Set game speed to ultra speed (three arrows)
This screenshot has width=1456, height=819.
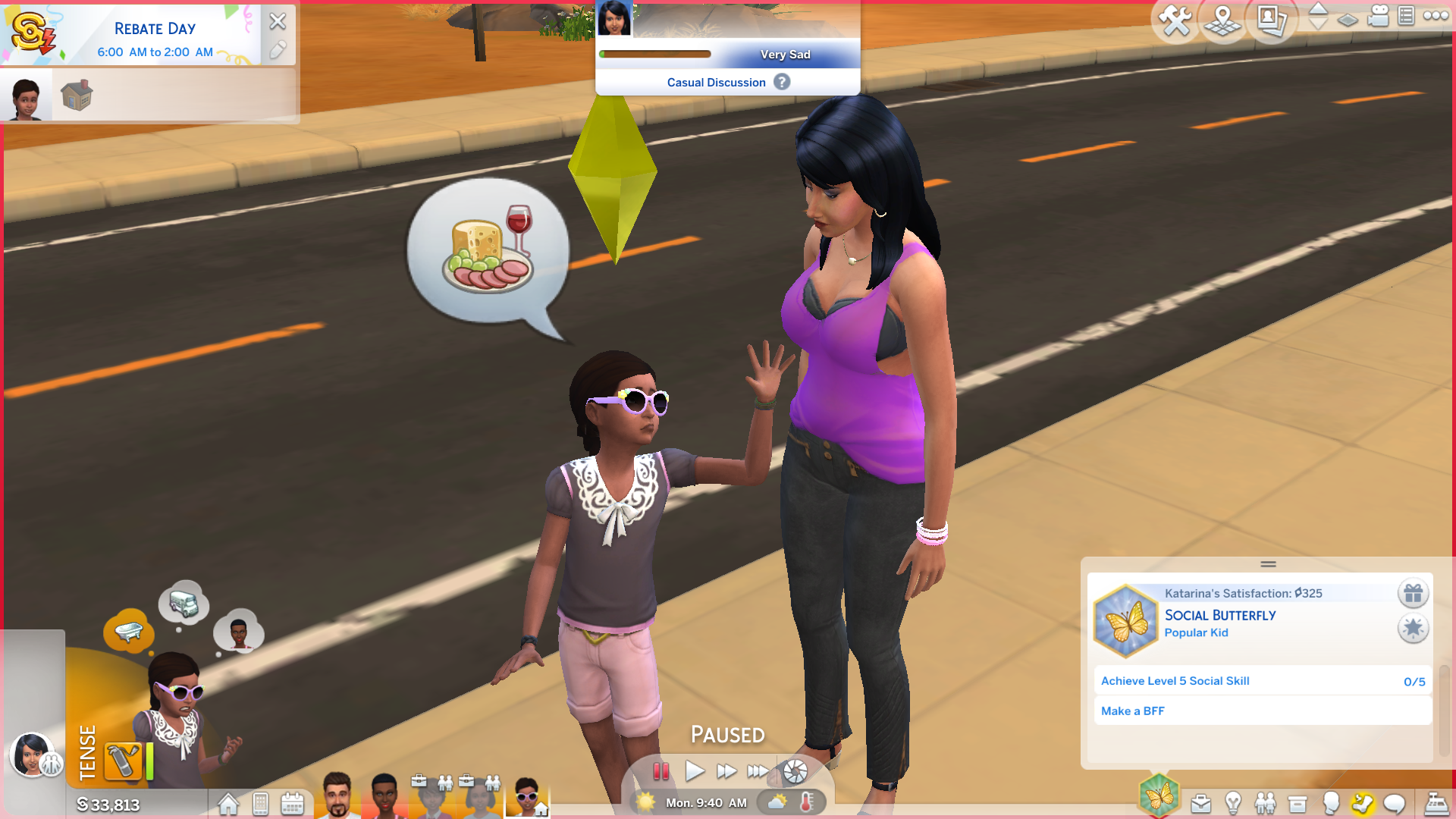tap(758, 771)
